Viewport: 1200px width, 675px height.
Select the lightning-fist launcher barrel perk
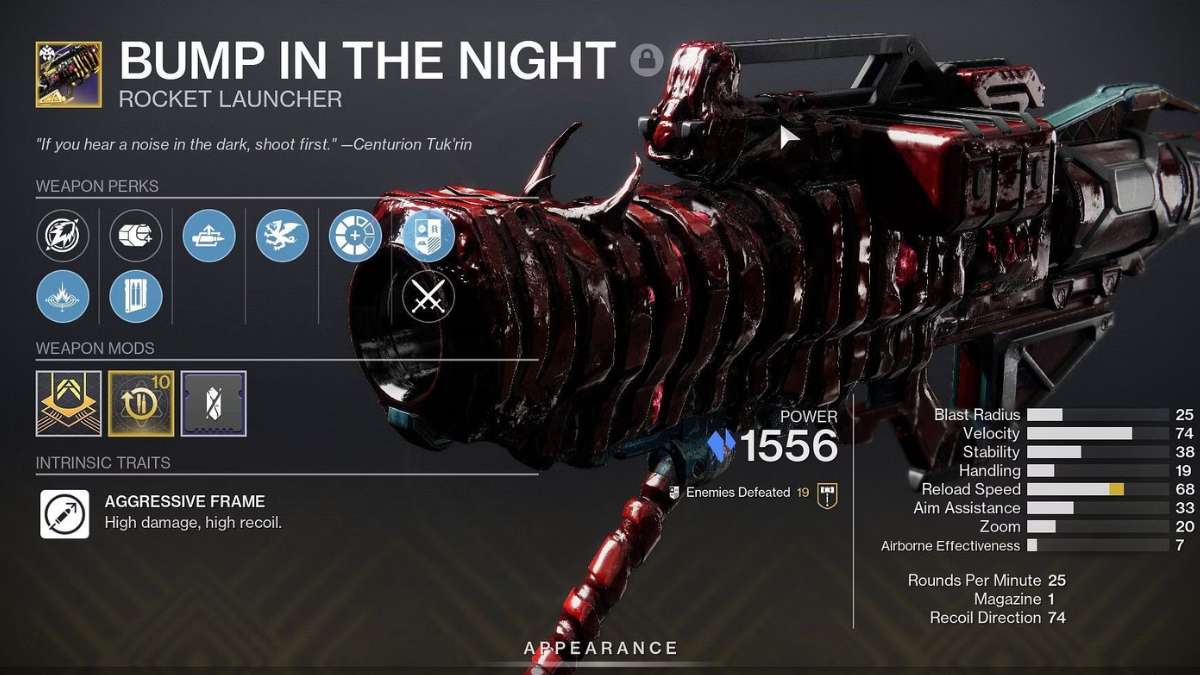tap(63, 236)
